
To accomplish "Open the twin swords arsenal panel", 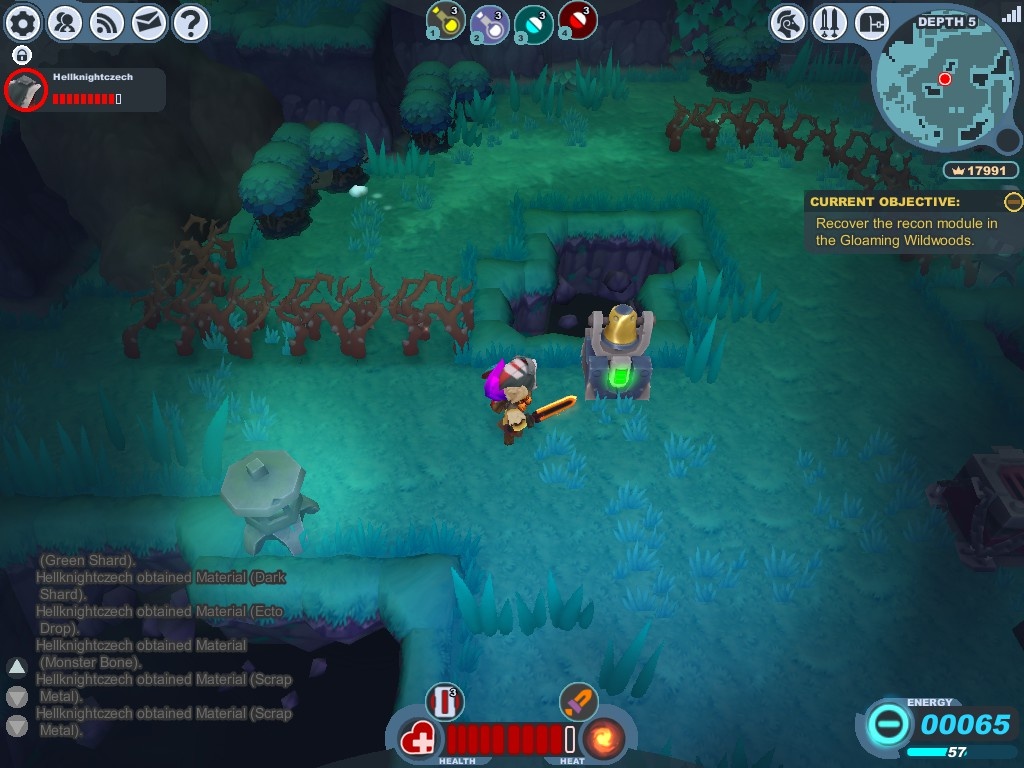I will click(x=830, y=22).
